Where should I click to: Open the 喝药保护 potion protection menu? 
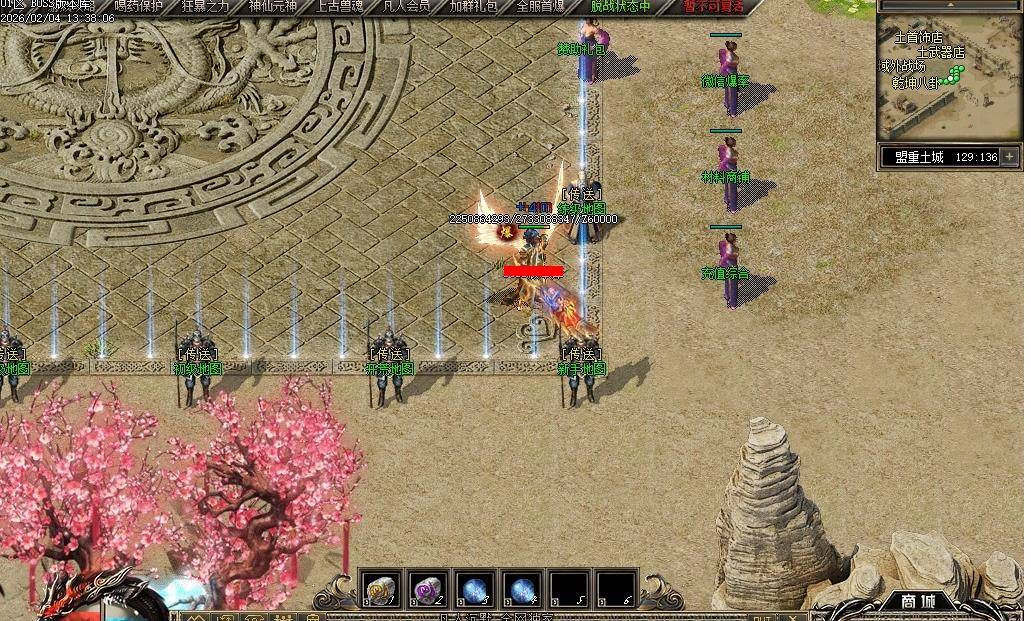click(x=139, y=6)
